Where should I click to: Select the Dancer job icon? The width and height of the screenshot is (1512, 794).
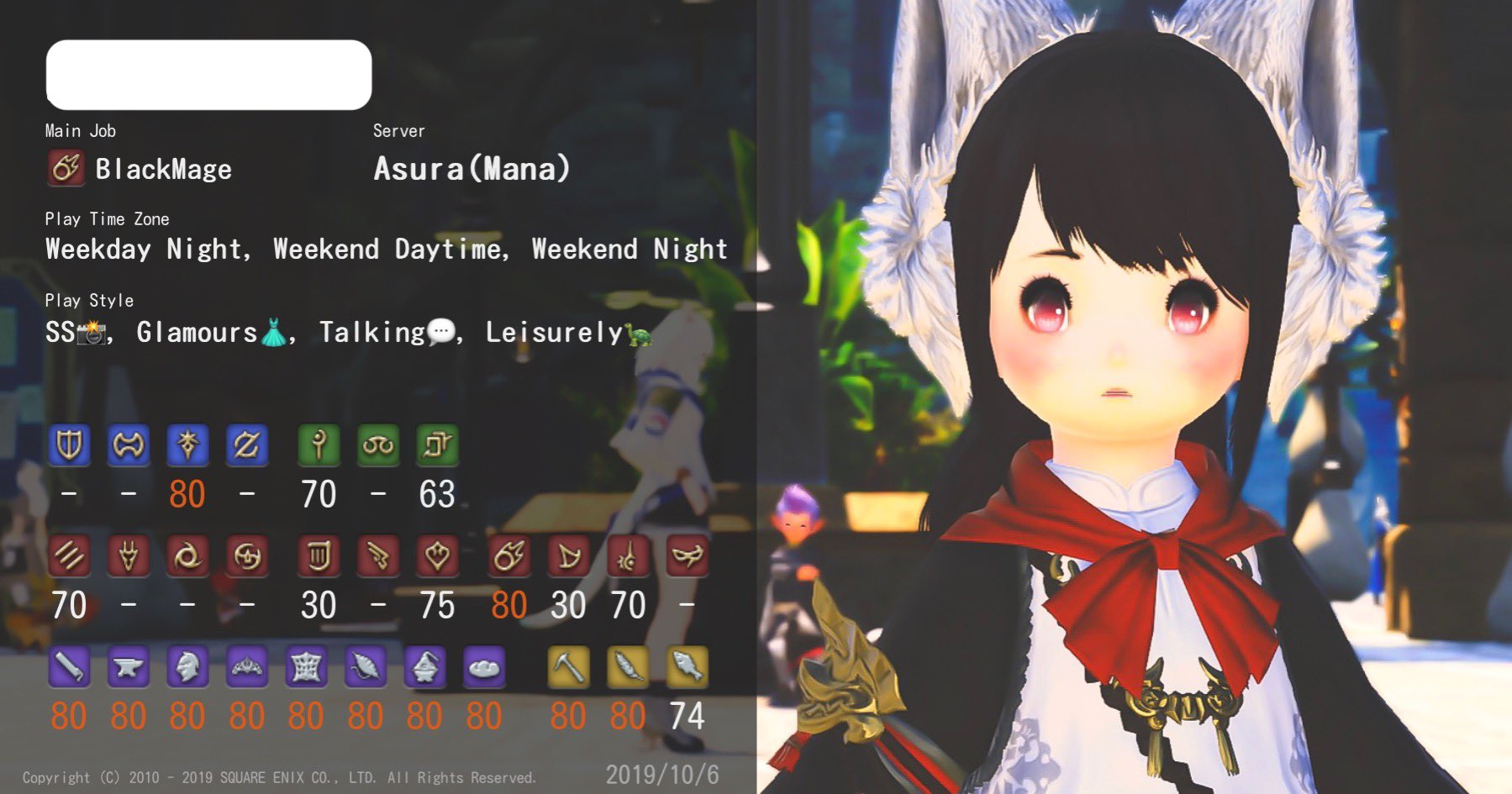[437, 555]
